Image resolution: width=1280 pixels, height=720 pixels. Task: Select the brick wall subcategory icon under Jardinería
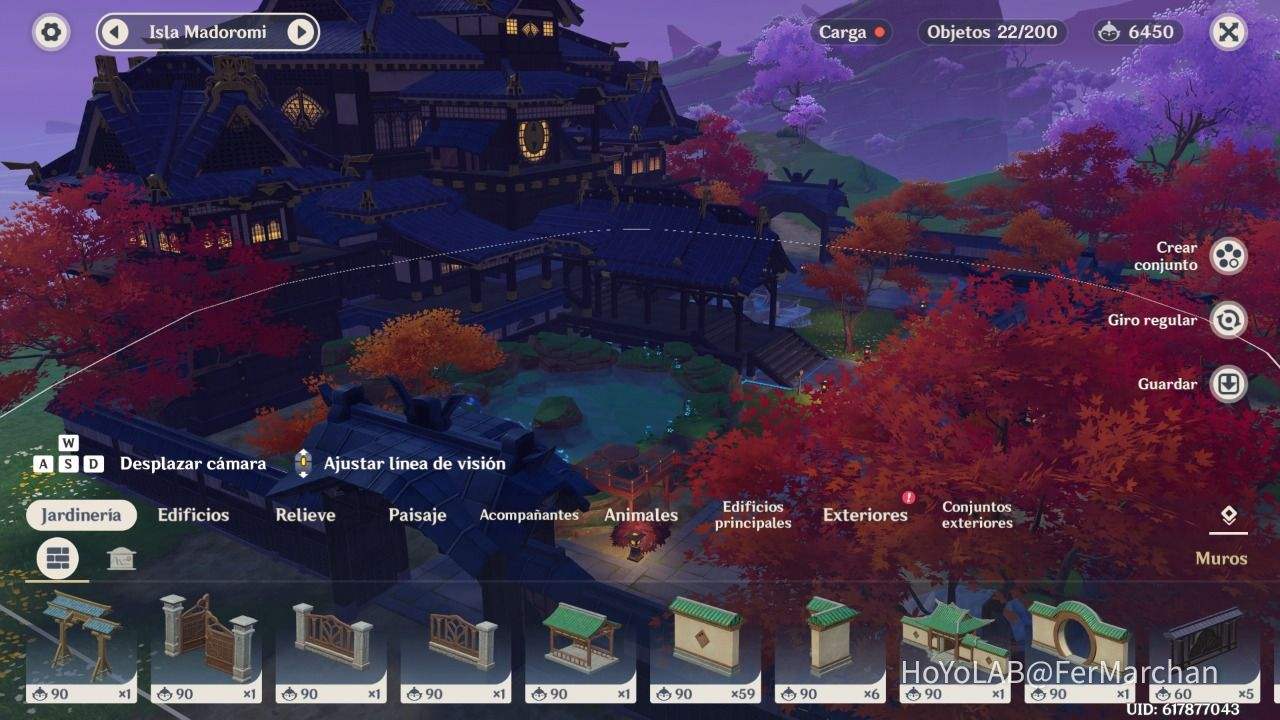tap(57, 558)
